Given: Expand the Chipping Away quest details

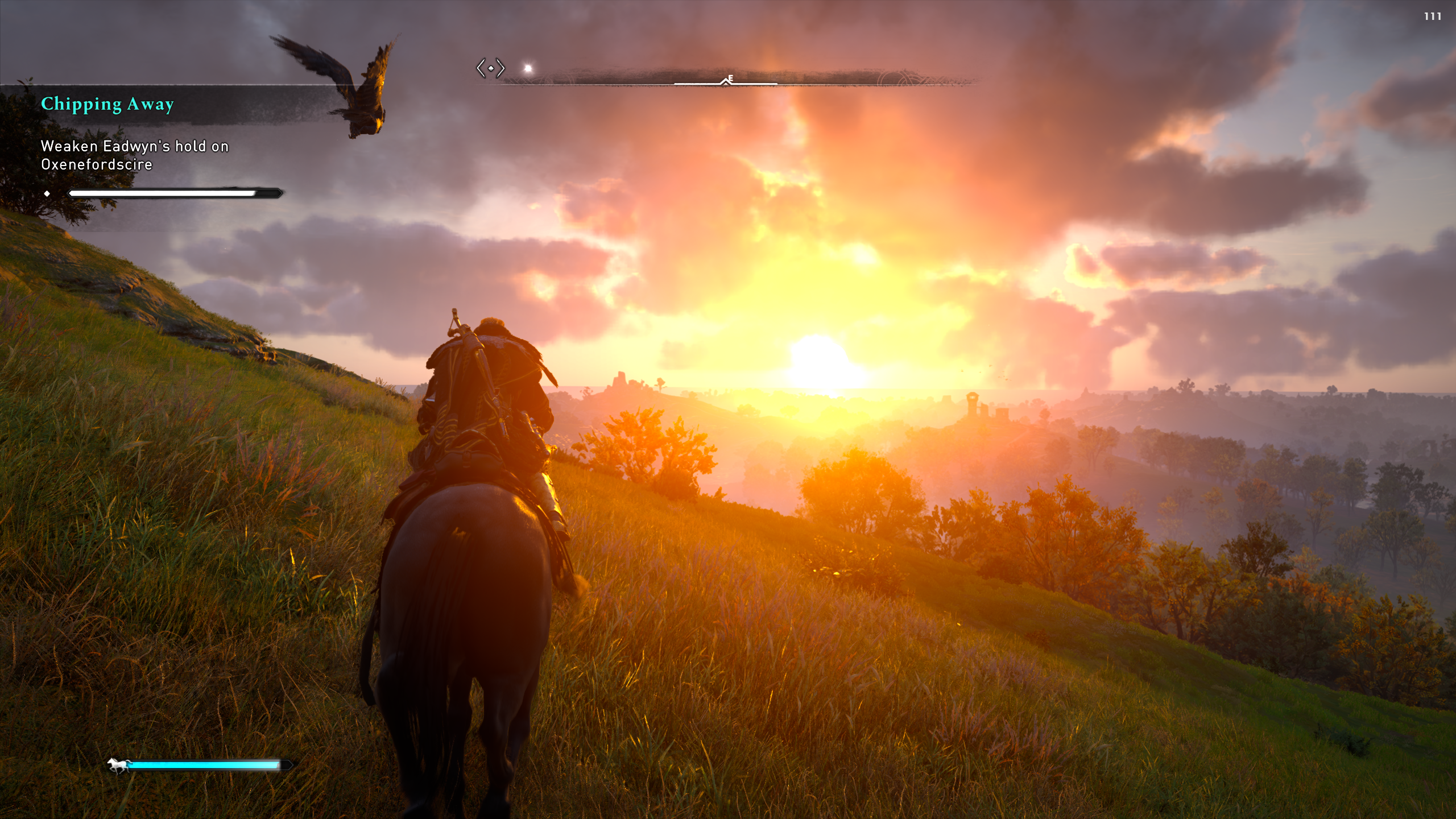Looking at the screenshot, I should click(108, 105).
